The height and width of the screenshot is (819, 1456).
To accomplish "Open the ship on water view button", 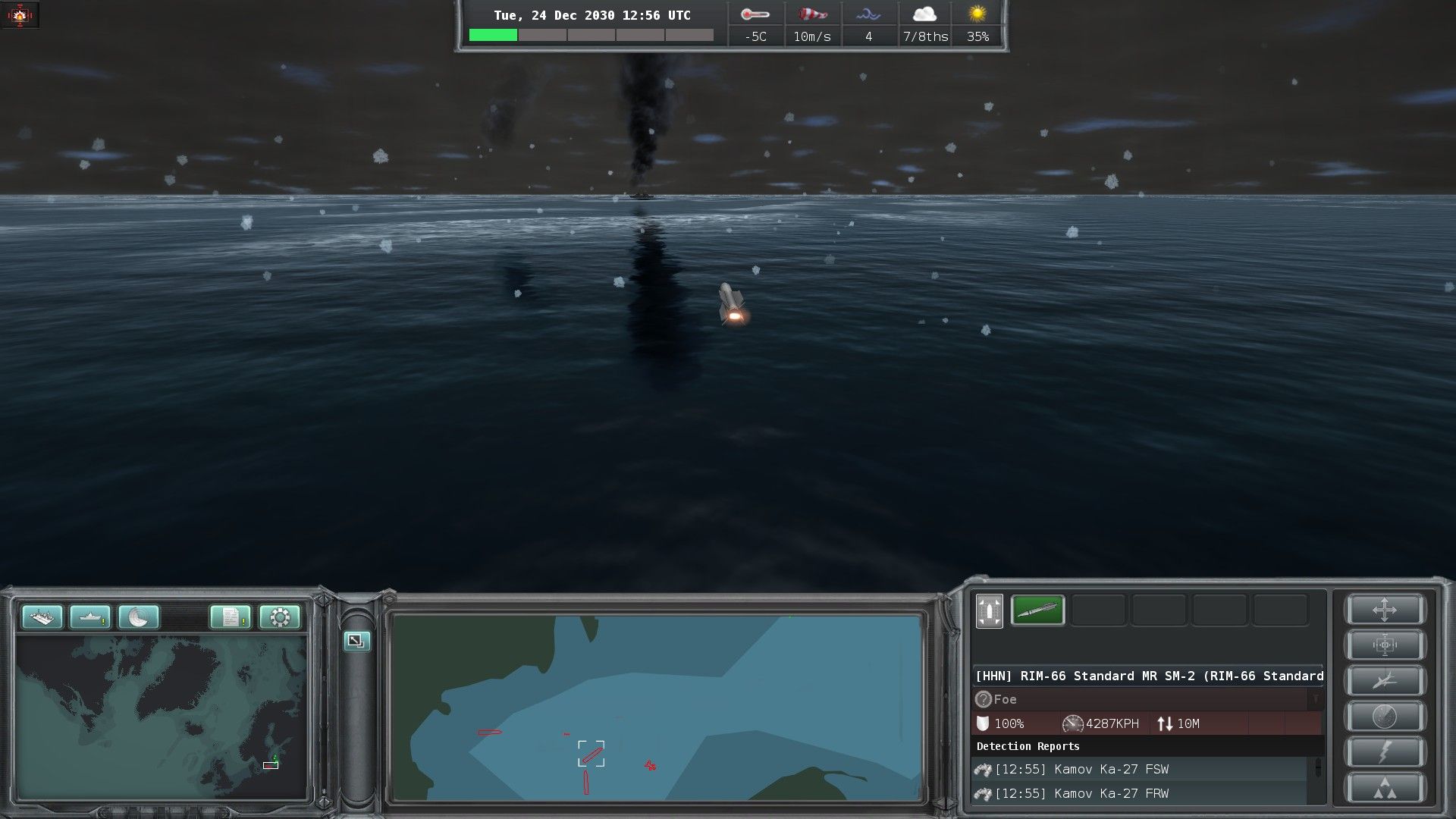I will (x=42, y=617).
